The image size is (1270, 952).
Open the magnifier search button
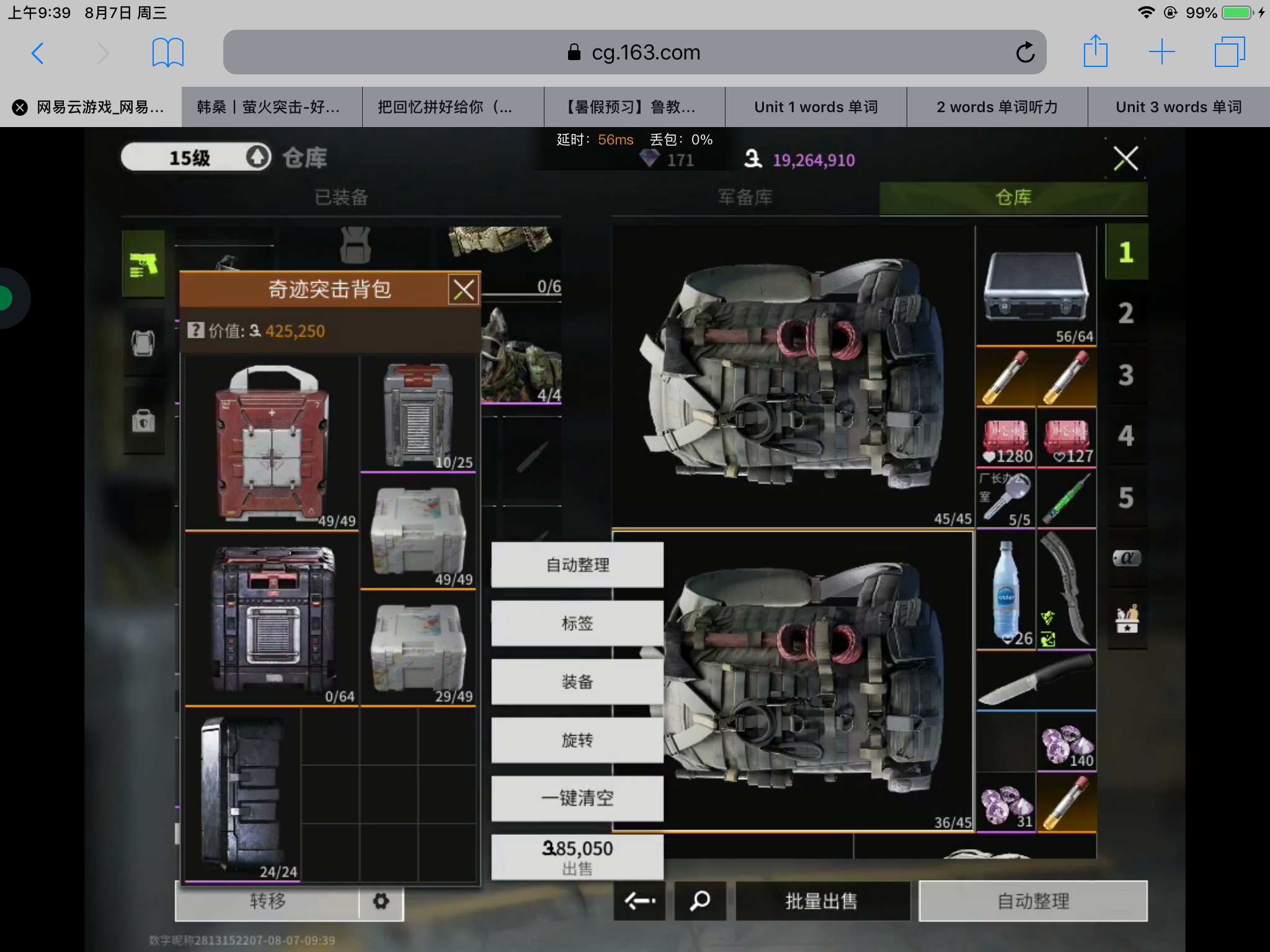pos(700,901)
